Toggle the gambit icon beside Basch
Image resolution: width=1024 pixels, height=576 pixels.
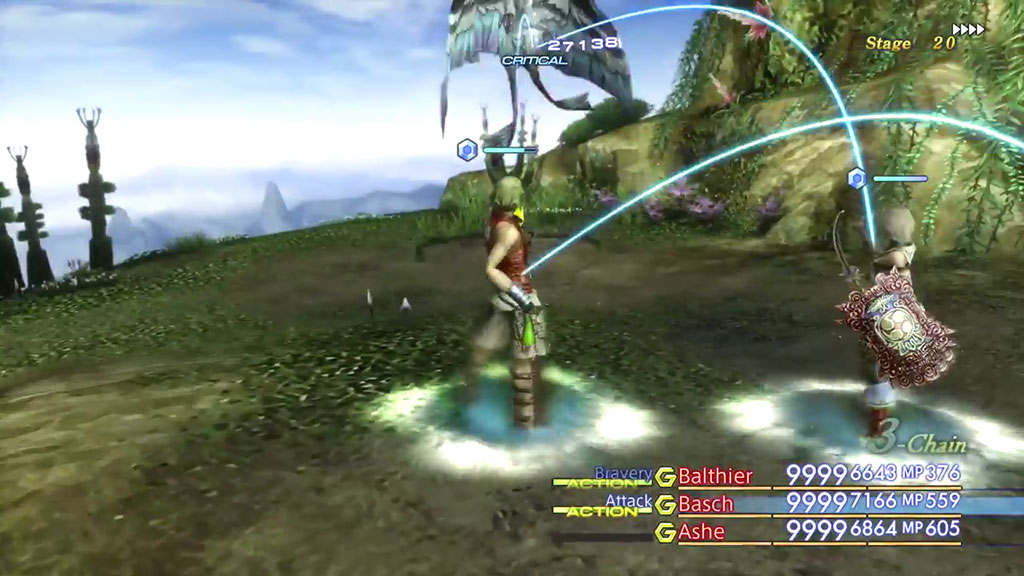click(x=665, y=504)
